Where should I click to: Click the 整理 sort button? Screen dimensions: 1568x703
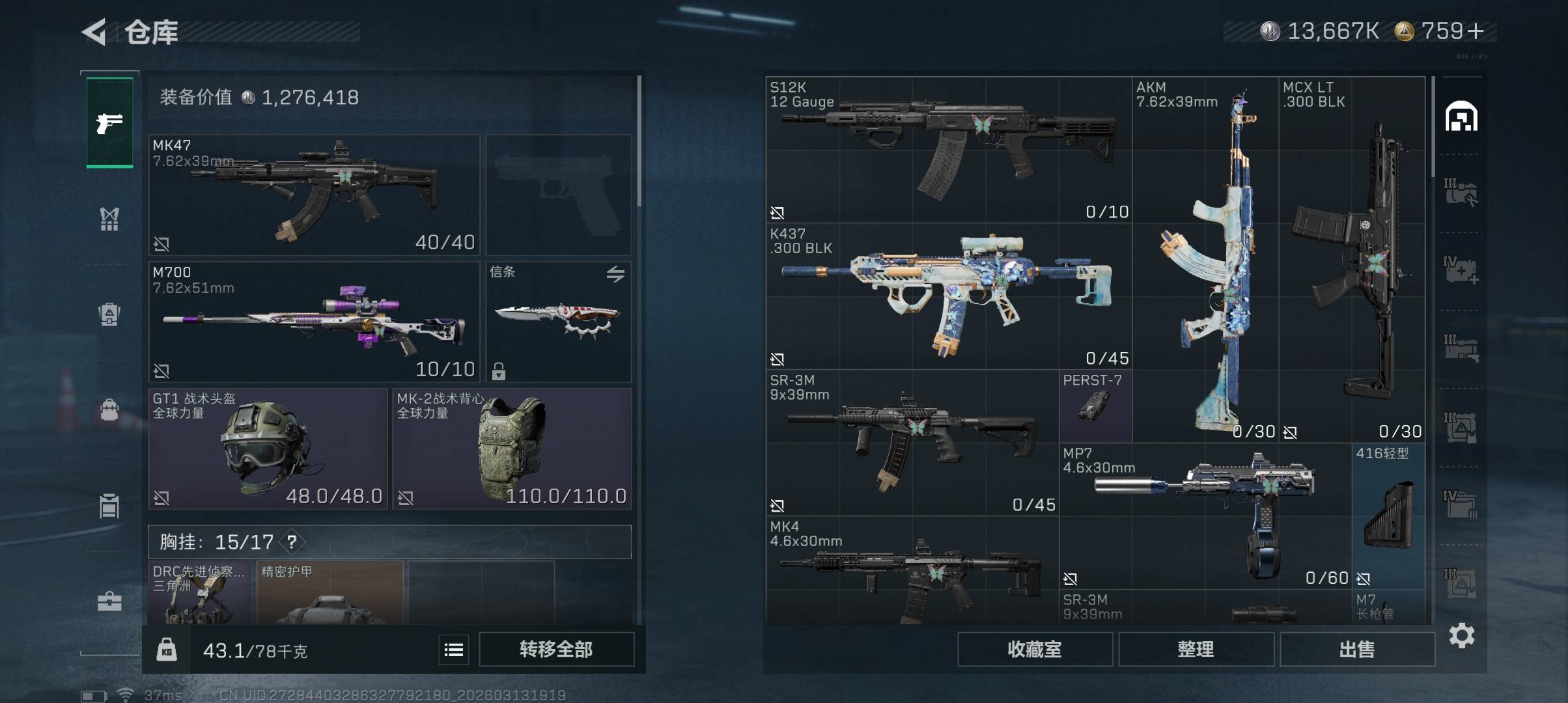click(1196, 649)
